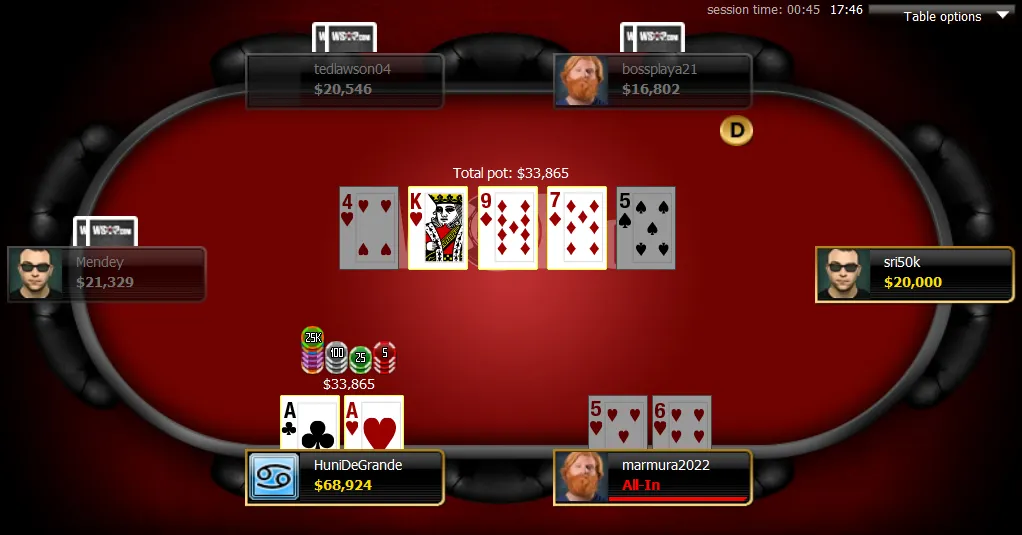The width and height of the screenshot is (1022, 535).
Task: Click the gold dealer button marker
Action: pos(737,130)
